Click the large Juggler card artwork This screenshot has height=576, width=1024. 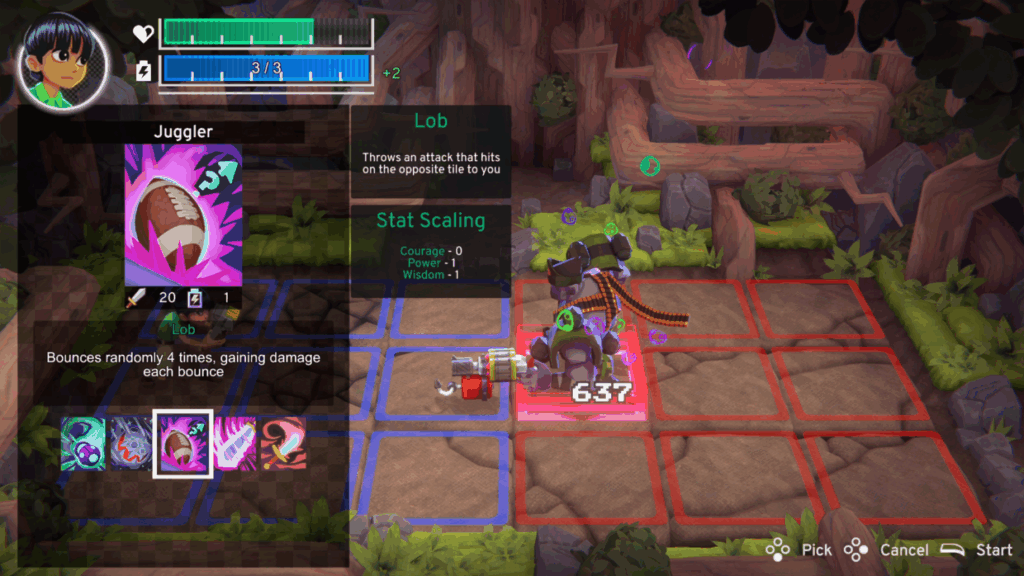tap(183, 214)
